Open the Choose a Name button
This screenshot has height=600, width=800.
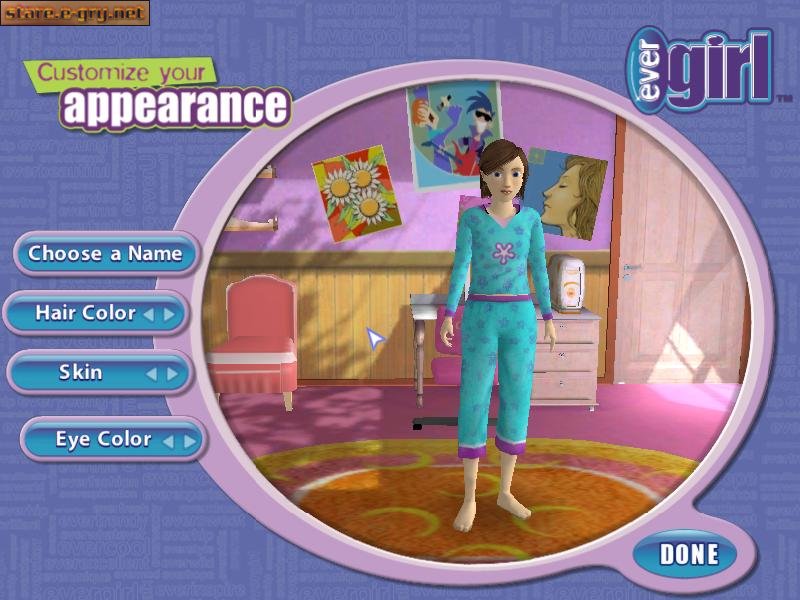pyautogui.click(x=105, y=254)
